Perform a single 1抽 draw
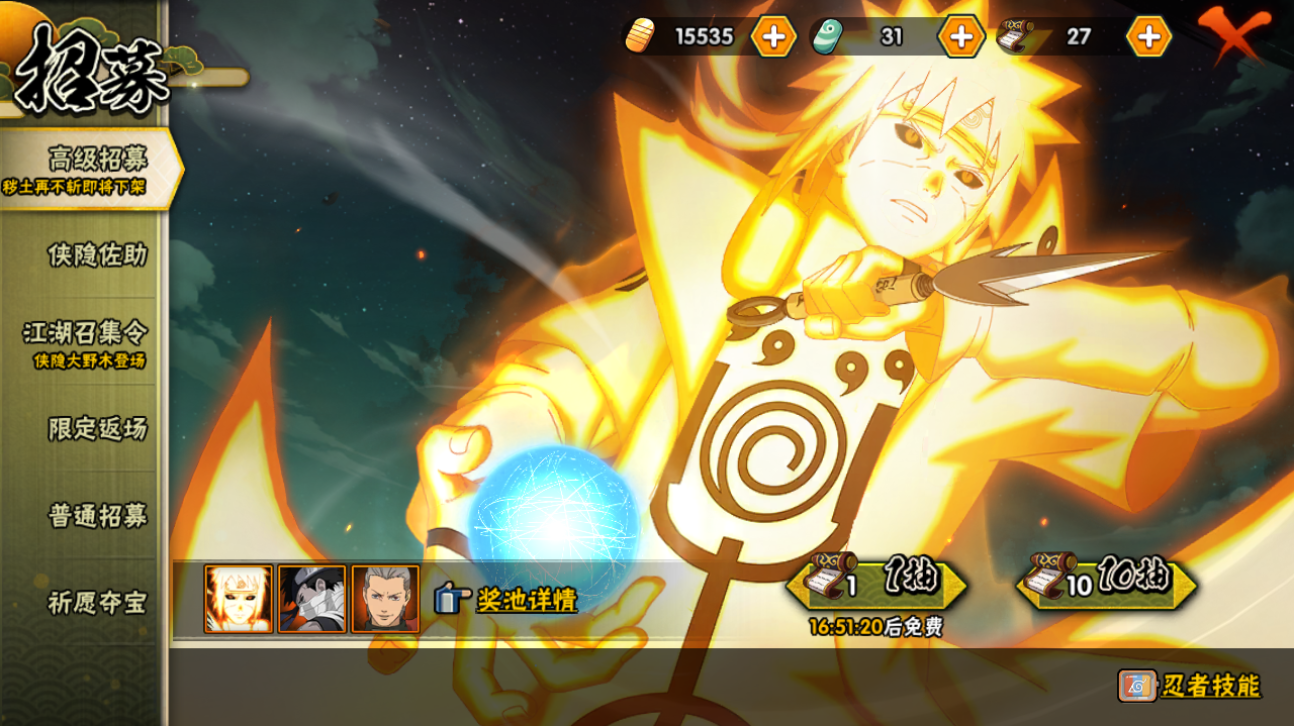The height and width of the screenshot is (726, 1294). 877,582
